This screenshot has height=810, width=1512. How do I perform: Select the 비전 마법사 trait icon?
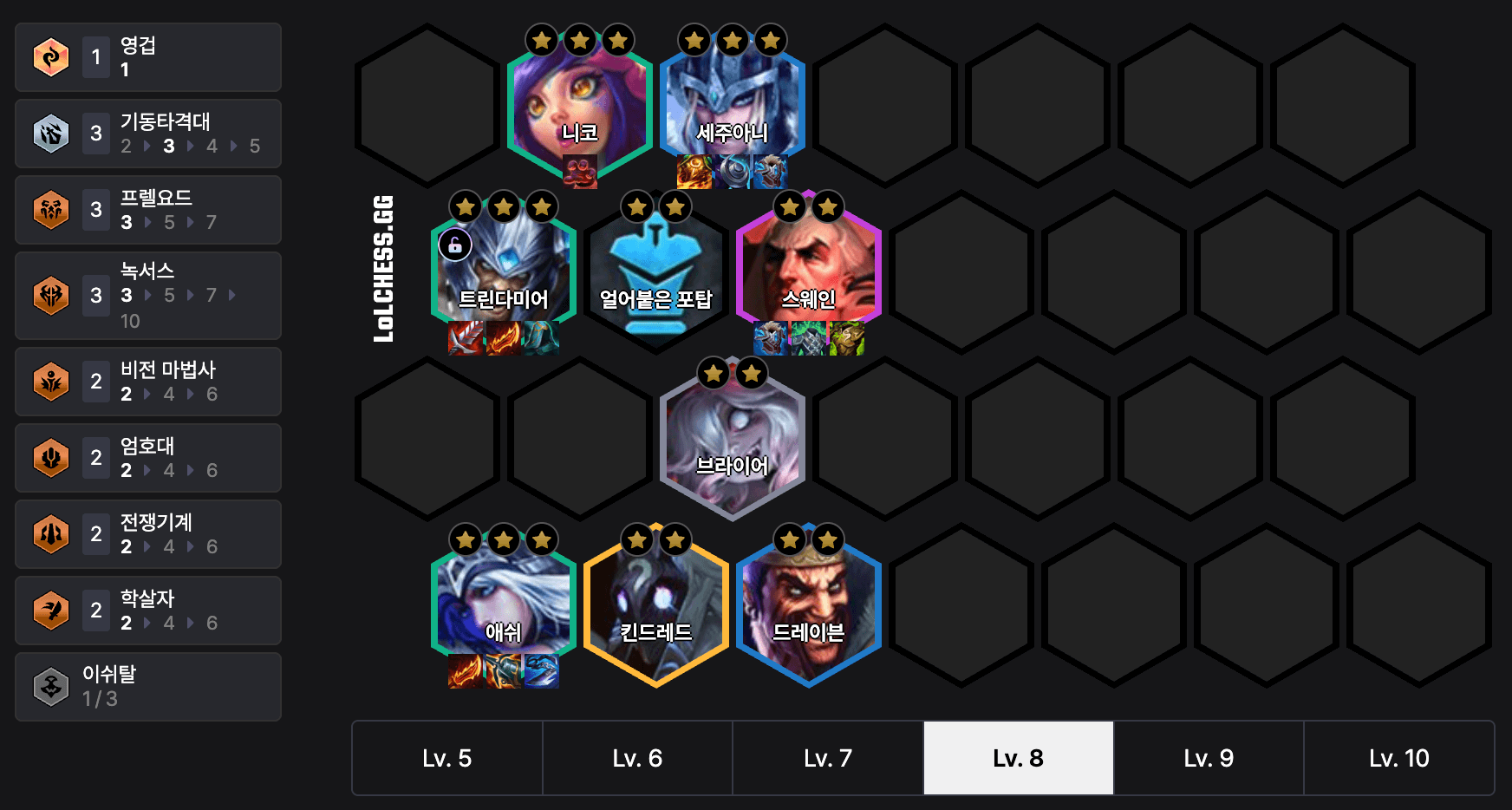(50, 382)
